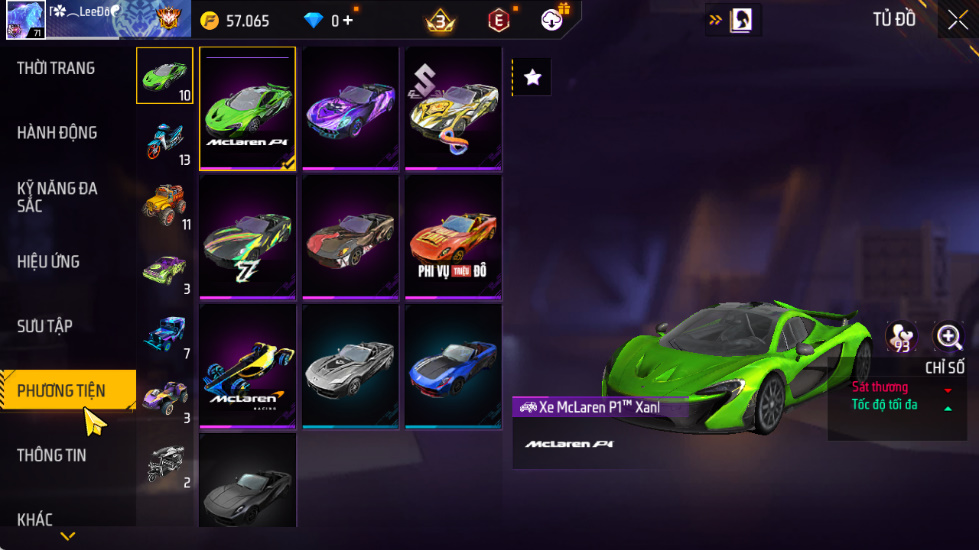The width and height of the screenshot is (979, 550).
Task: Pick the purple sports car skin
Action: coord(351,108)
